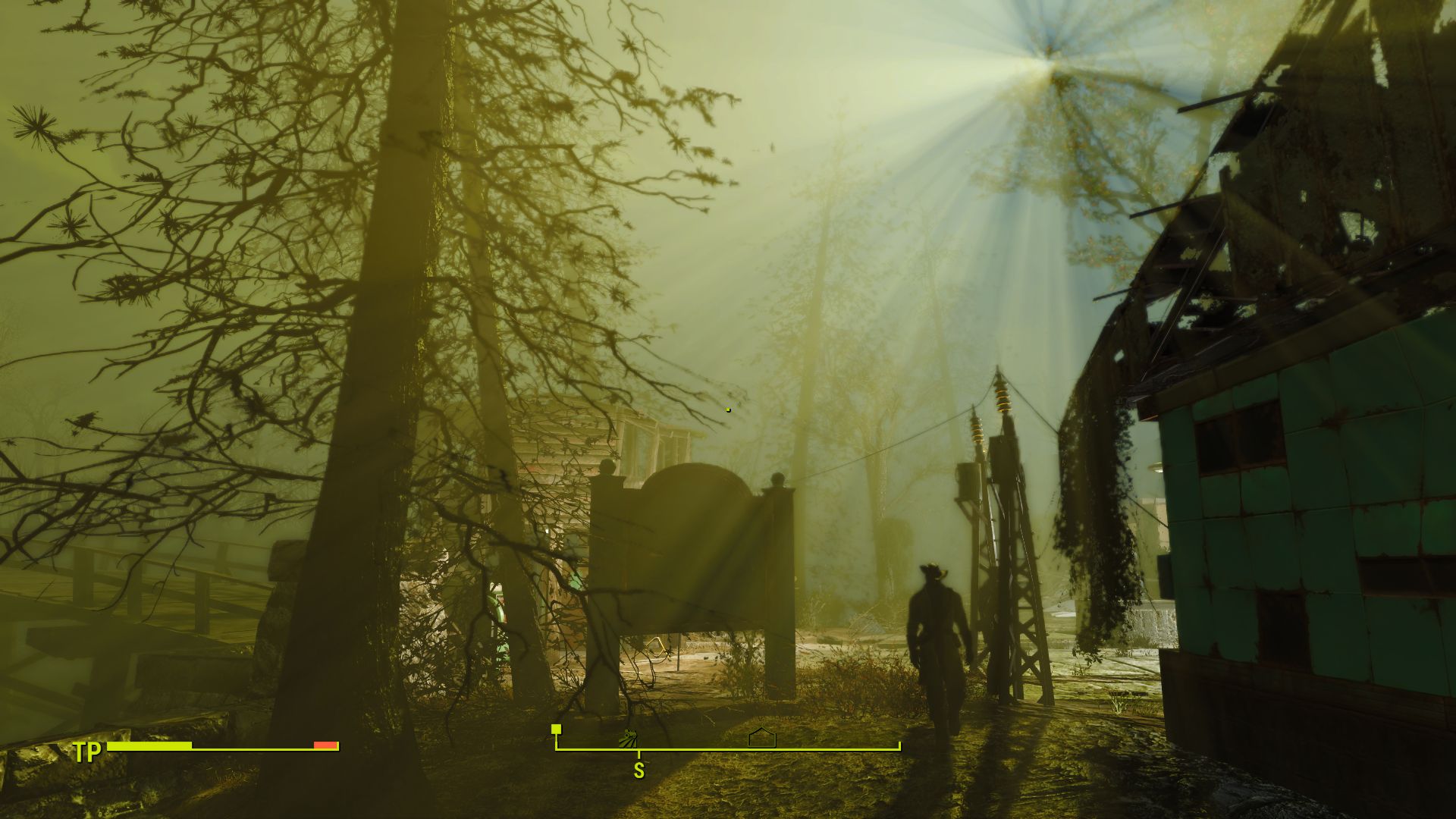Select the S direction marker on the compass
The height and width of the screenshot is (819, 1456).
click(x=639, y=770)
